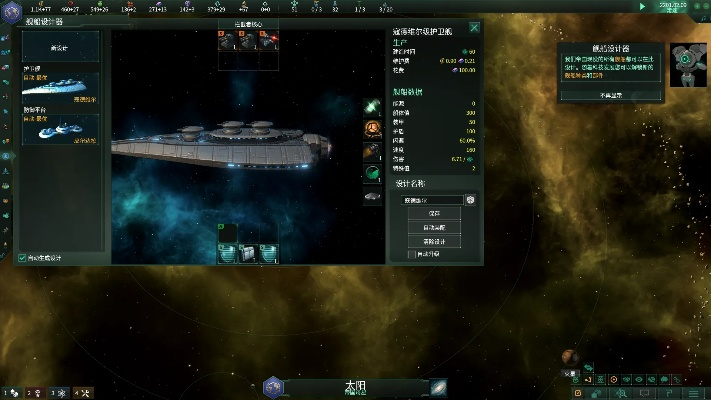Click the New Design button

pos(60,46)
